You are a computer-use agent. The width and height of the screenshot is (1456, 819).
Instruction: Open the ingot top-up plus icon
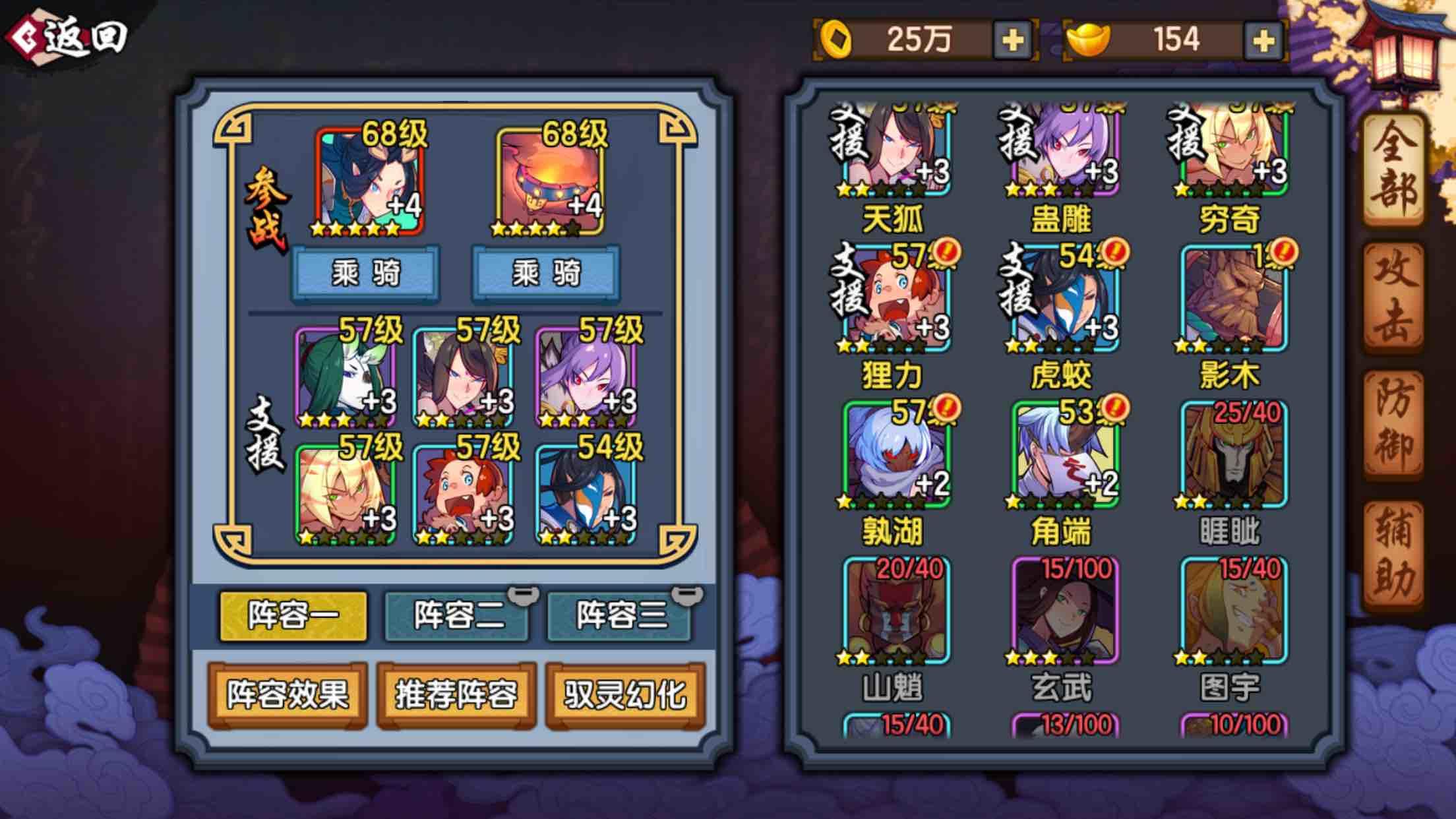1263,40
